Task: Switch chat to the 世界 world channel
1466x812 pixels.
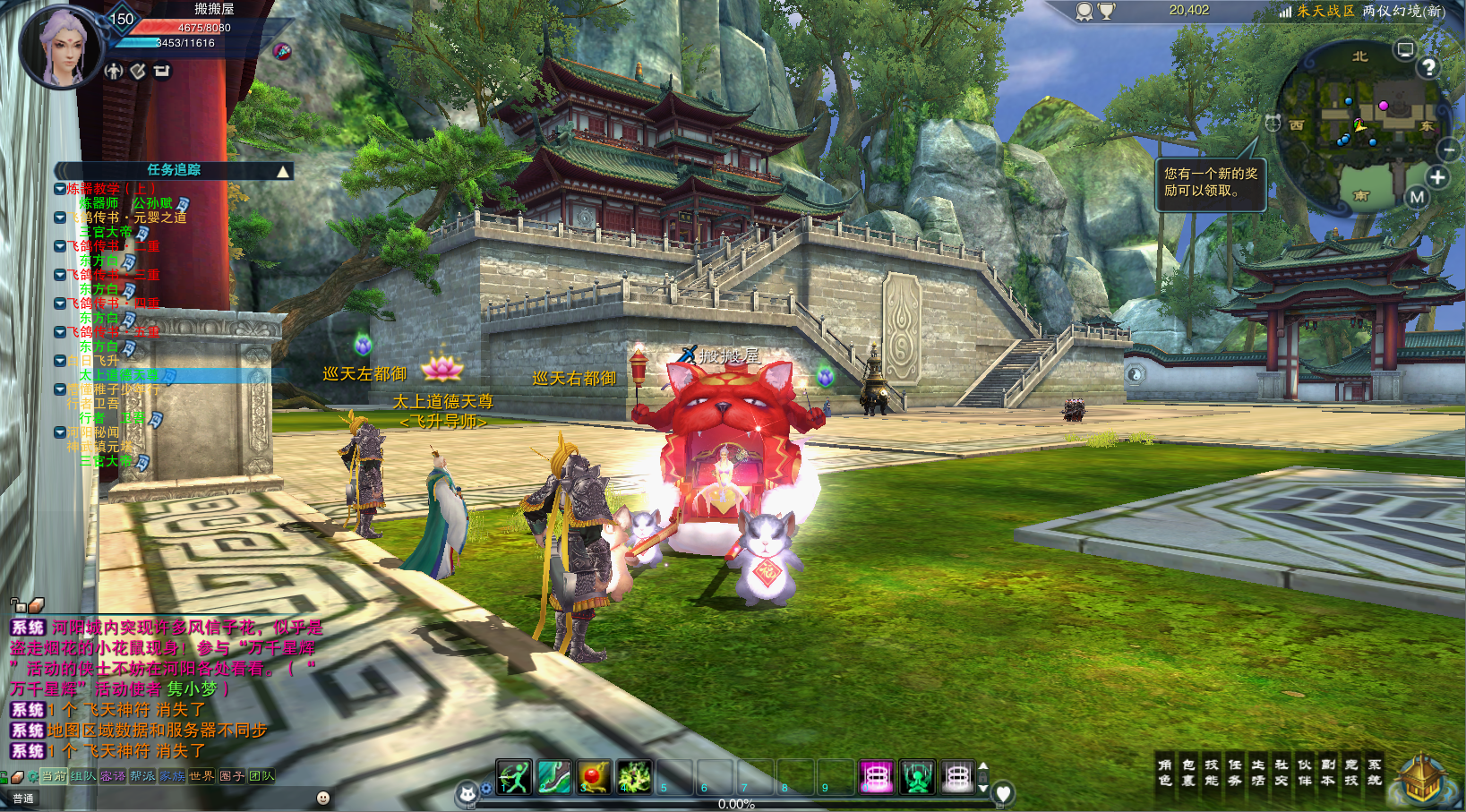Action: (x=201, y=776)
